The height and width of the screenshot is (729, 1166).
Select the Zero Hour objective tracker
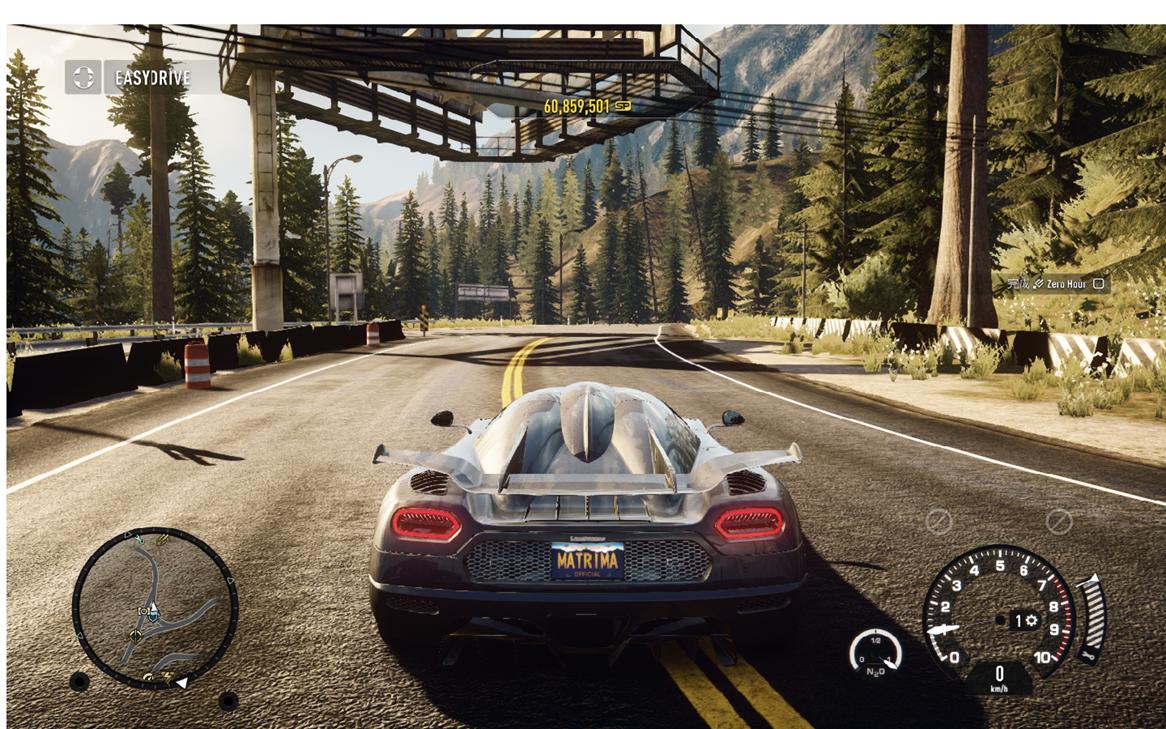point(1058,284)
